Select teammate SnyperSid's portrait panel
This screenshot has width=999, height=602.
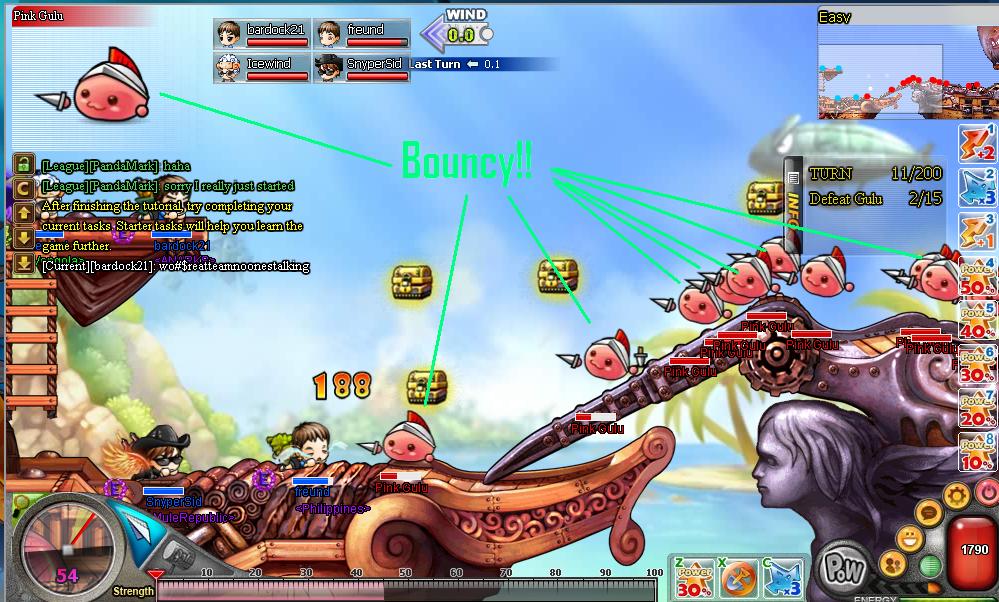pyautogui.click(x=362, y=67)
